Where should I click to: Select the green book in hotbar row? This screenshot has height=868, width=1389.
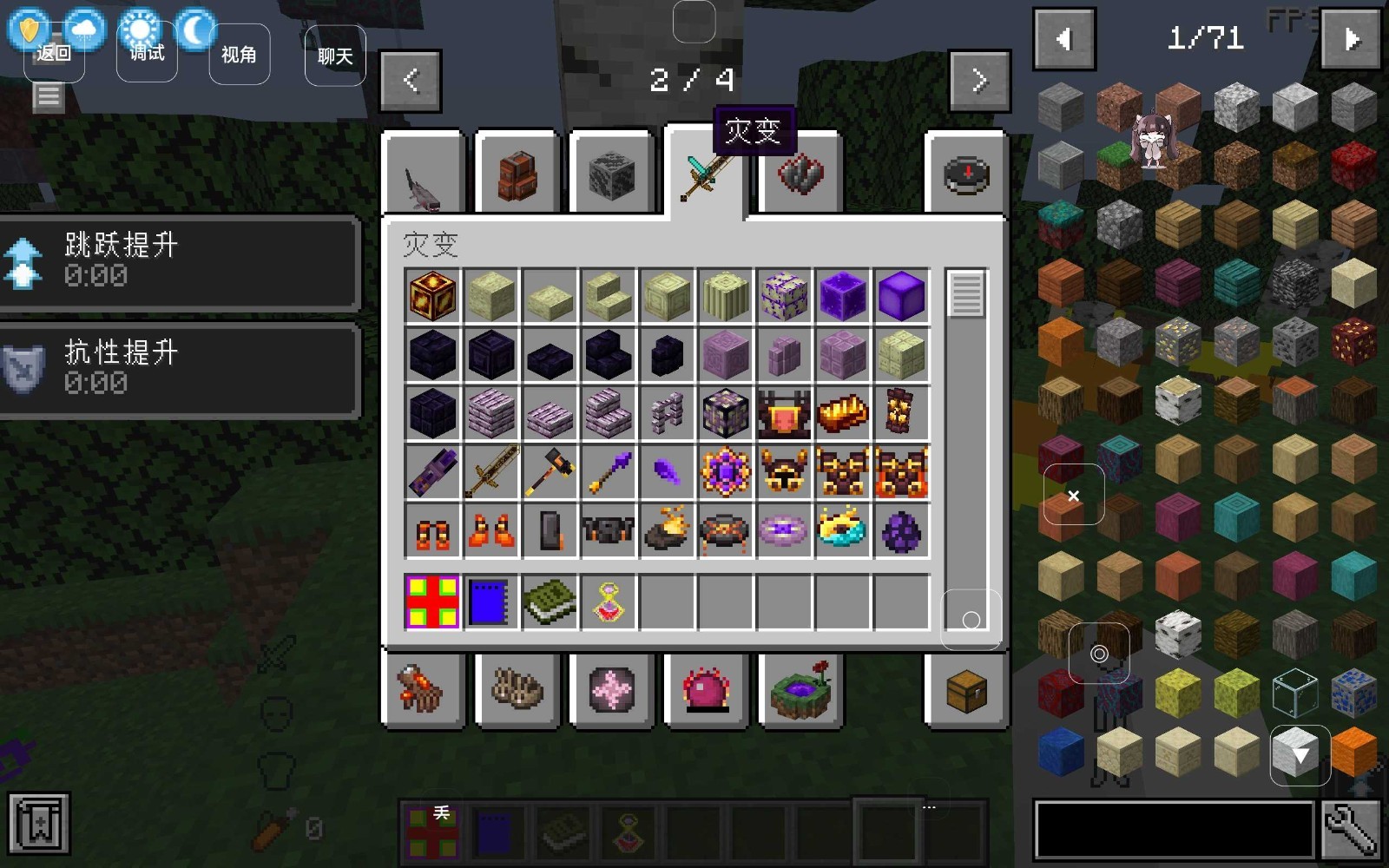549,602
